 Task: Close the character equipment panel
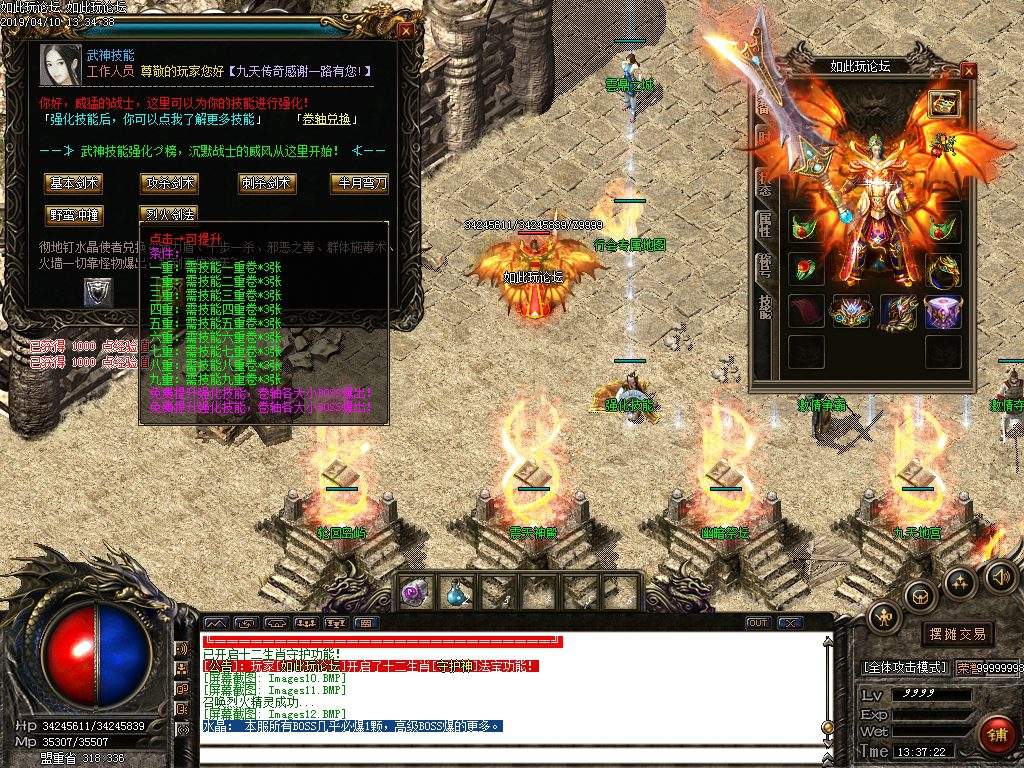(967, 70)
